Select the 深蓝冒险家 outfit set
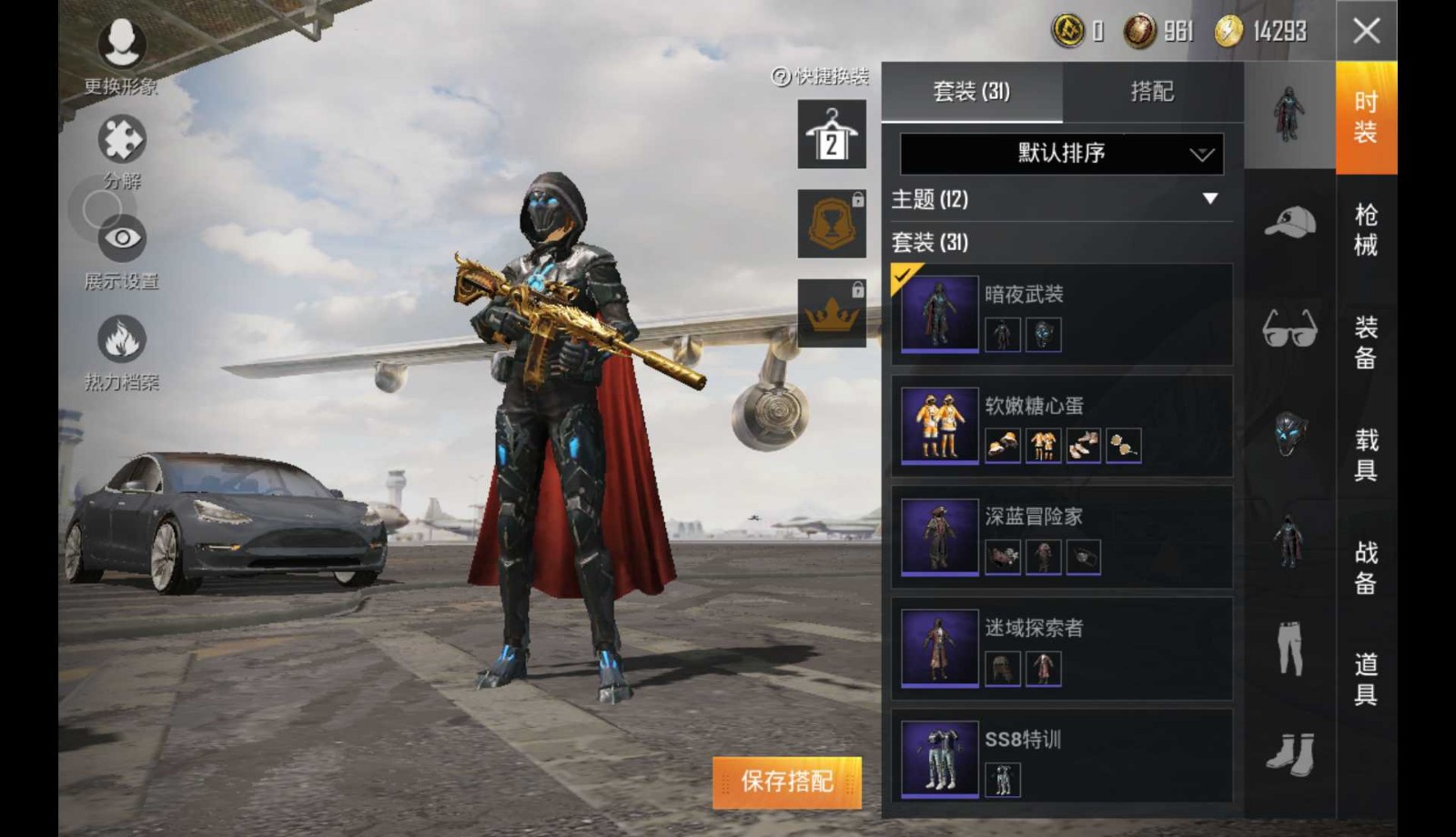The width and height of the screenshot is (1456, 837). click(x=941, y=537)
